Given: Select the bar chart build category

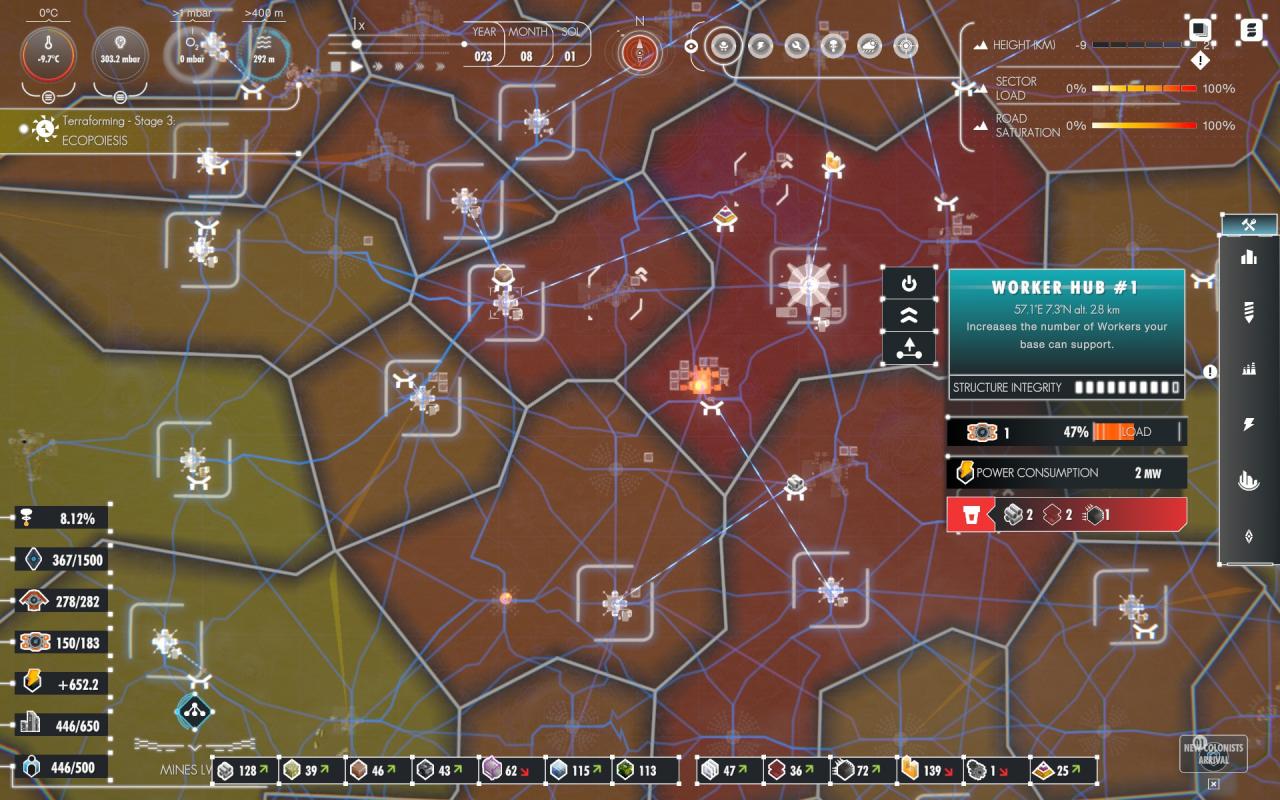Looking at the screenshot, I should pyautogui.click(x=1249, y=257).
